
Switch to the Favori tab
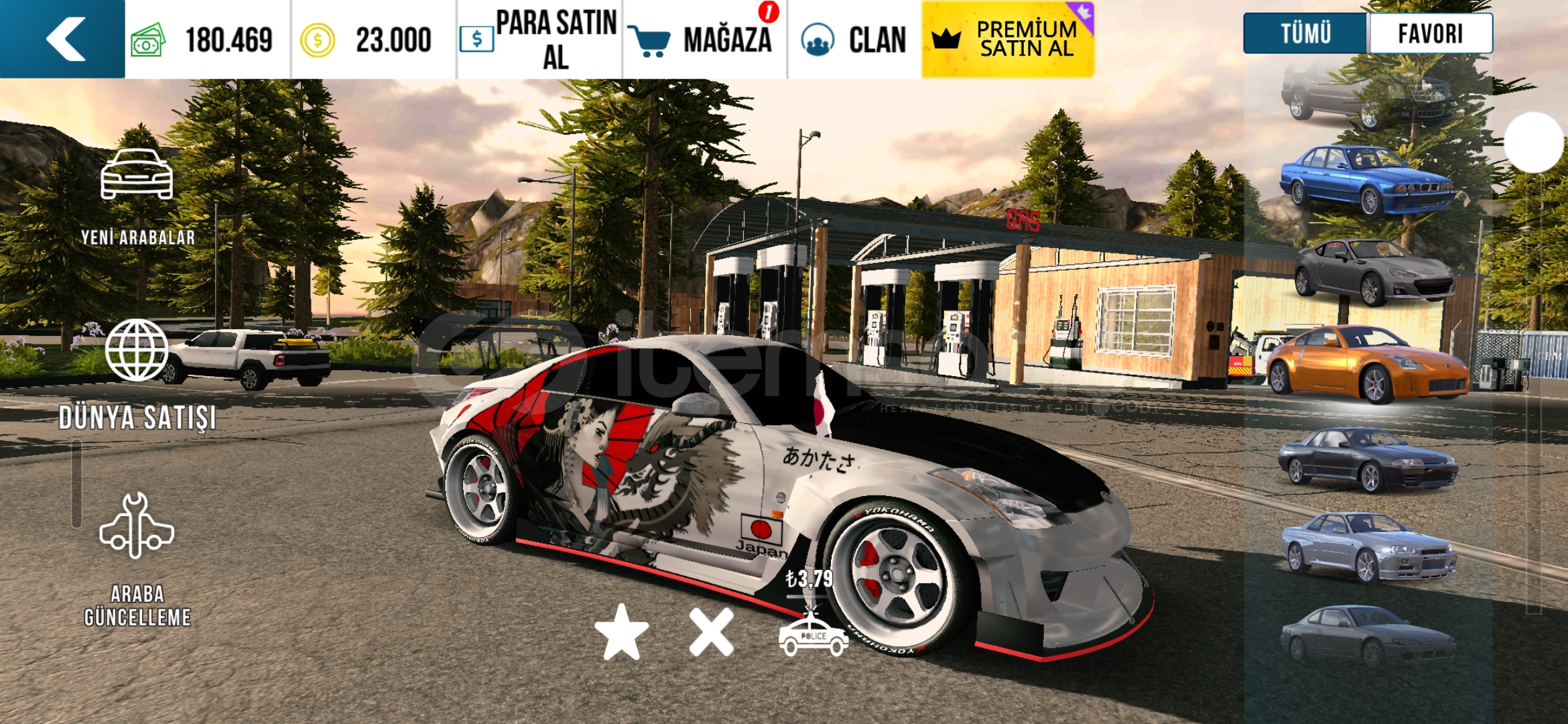[x=1431, y=34]
